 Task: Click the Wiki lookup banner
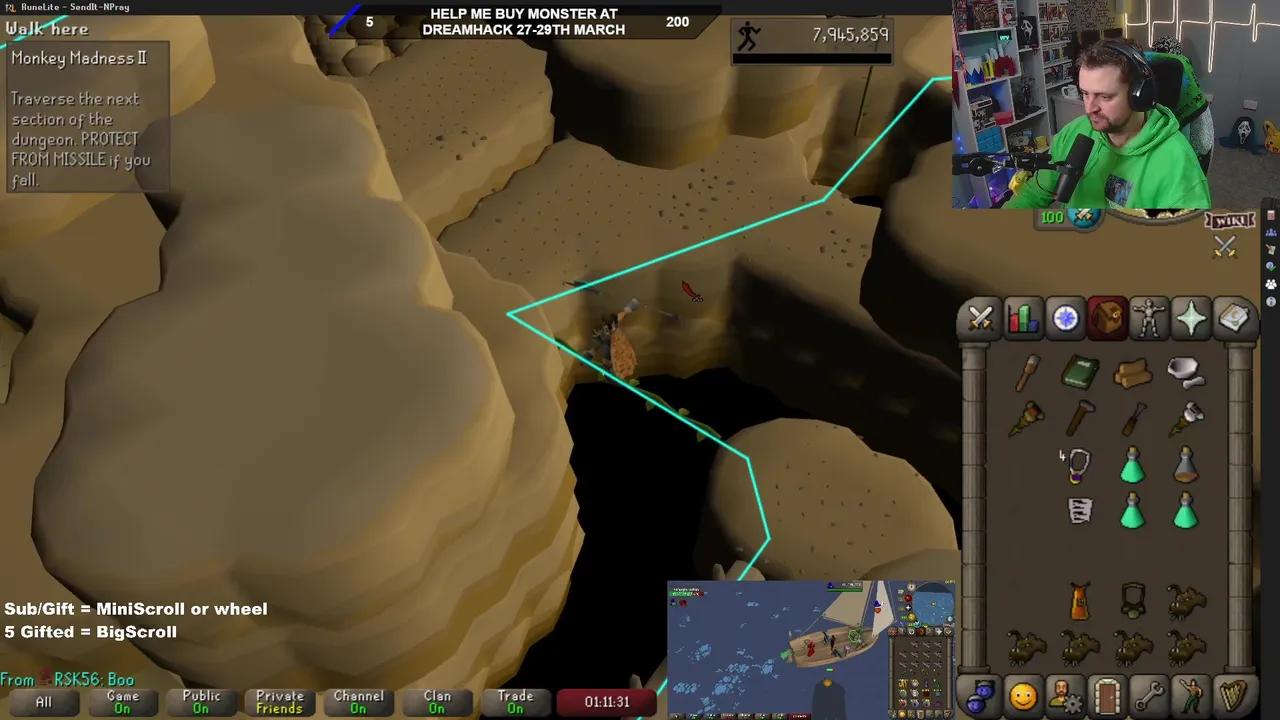pos(1229,220)
